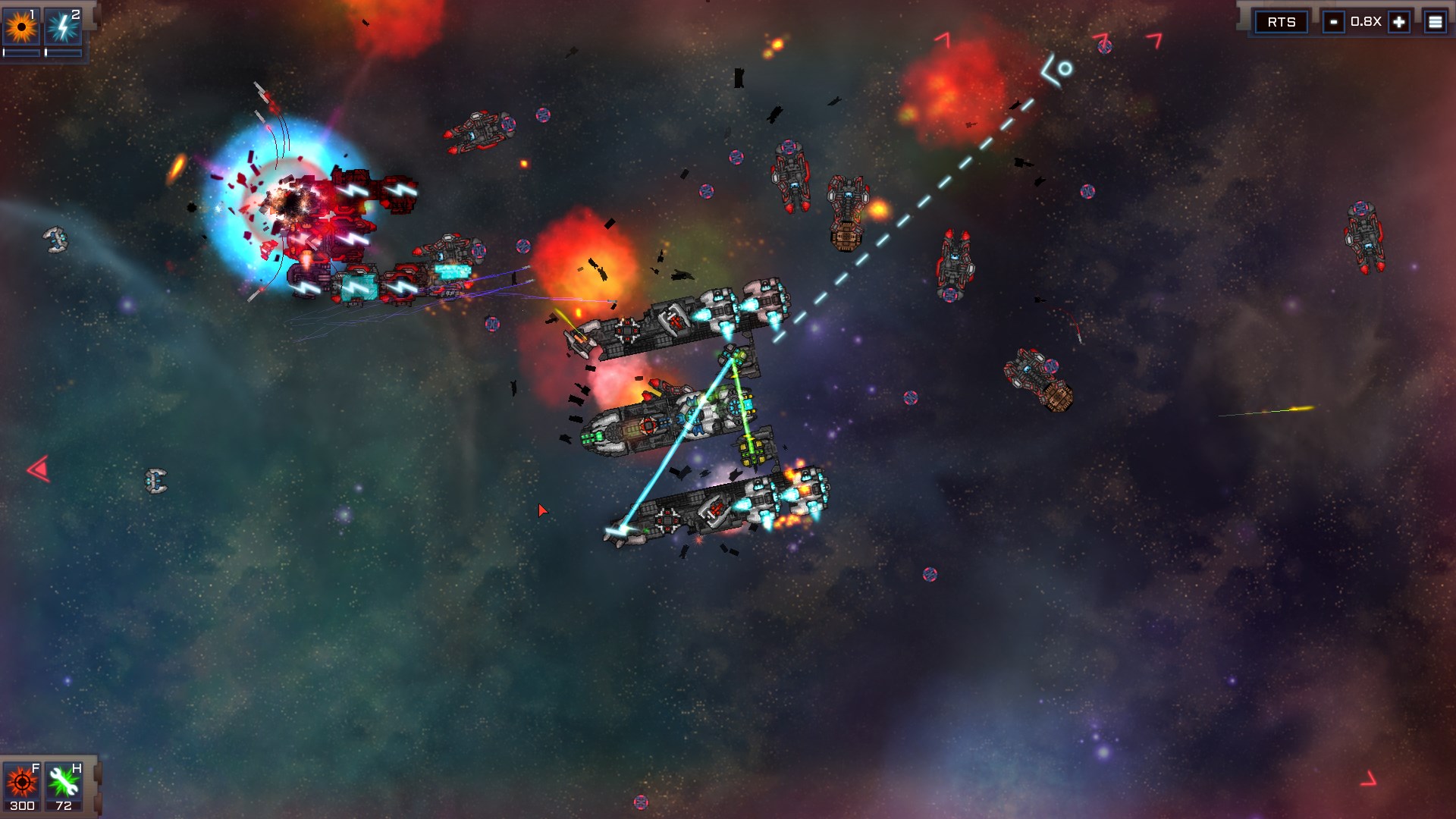Click the plus button to increase game speed
The width and height of the screenshot is (1456, 819).
tap(1398, 22)
